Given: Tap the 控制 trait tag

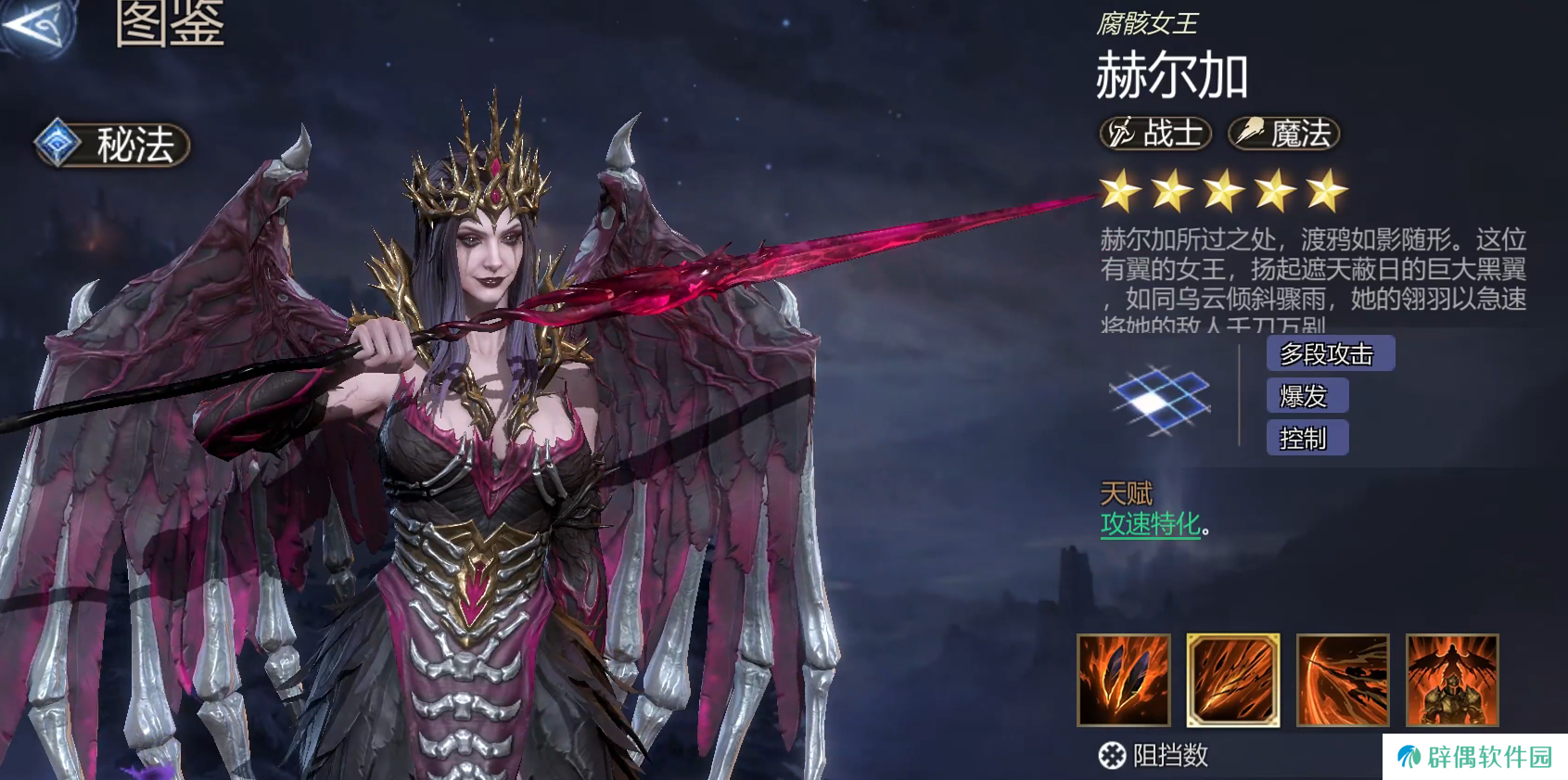Looking at the screenshot, I should pos(1307,438).
